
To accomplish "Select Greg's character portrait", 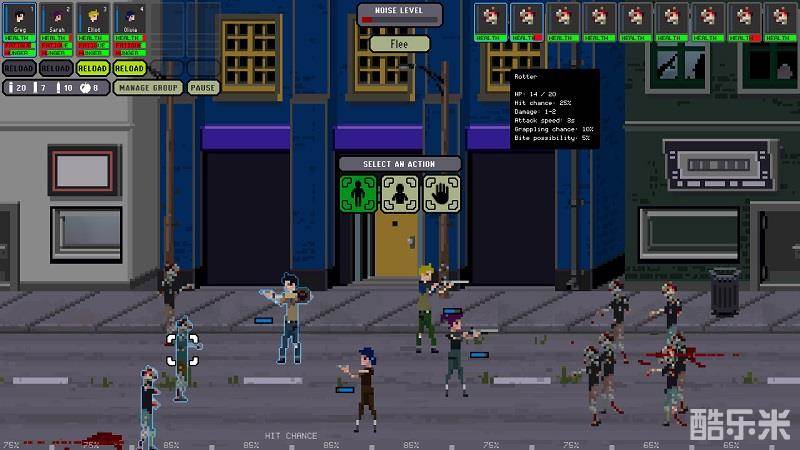I will (x=19, y=19).
